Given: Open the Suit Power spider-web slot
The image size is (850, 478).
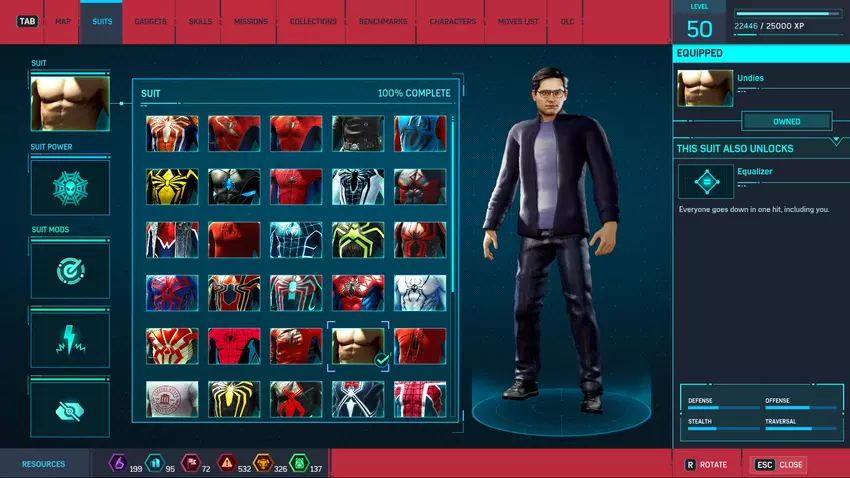Looking at the screenshot, I should click(70, 187).
